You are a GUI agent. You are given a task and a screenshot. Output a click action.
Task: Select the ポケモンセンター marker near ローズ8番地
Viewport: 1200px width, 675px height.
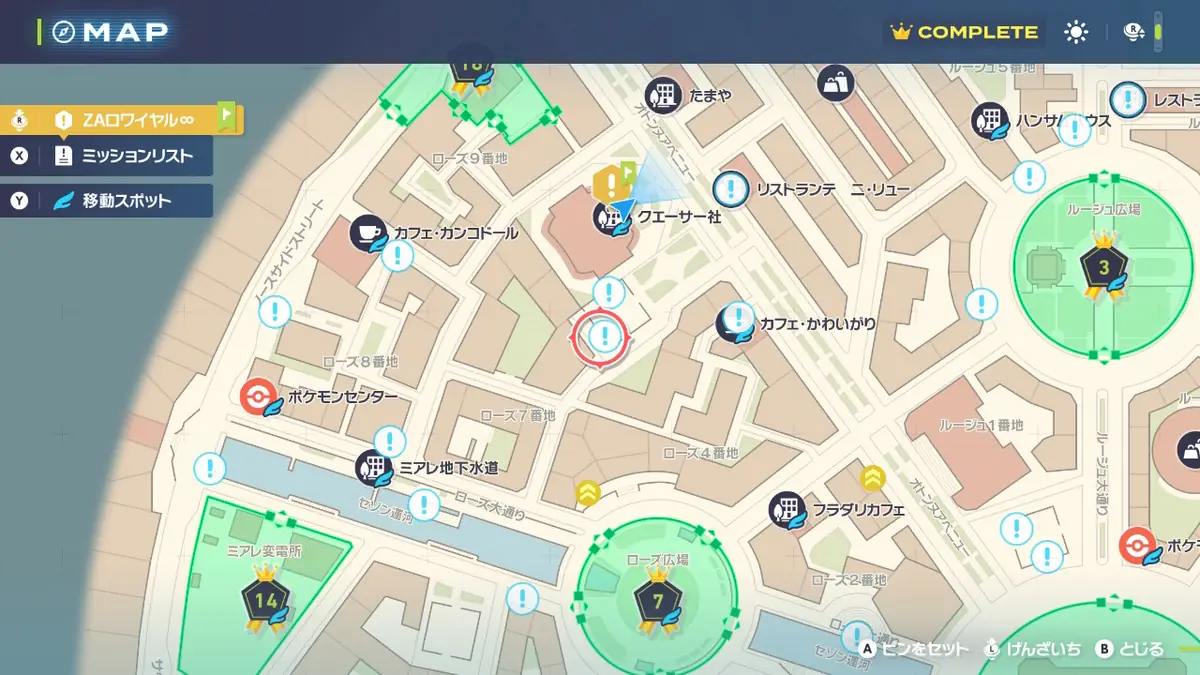pos(257,397)
